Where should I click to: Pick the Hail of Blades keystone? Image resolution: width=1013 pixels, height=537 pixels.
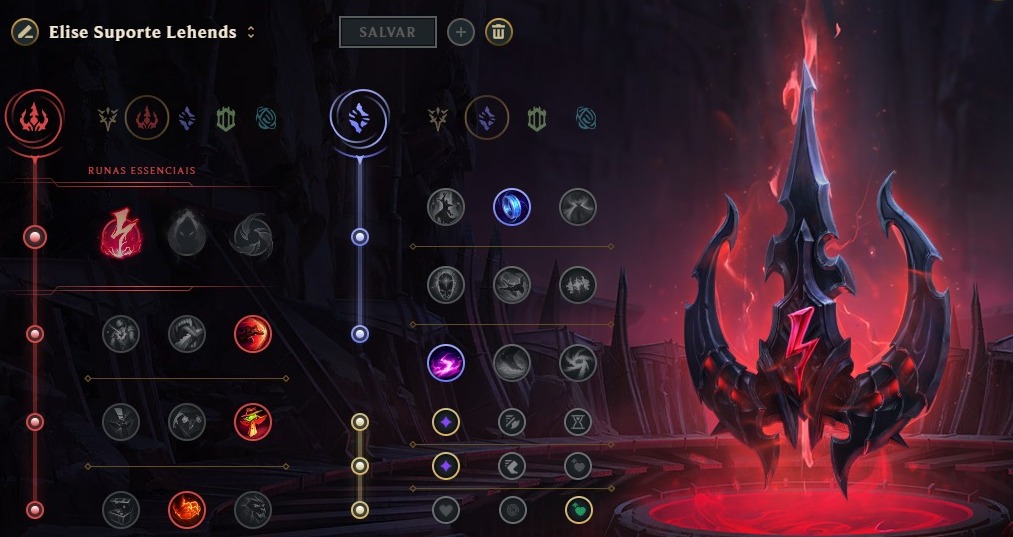pyautogui.click(x=252, y=237)
